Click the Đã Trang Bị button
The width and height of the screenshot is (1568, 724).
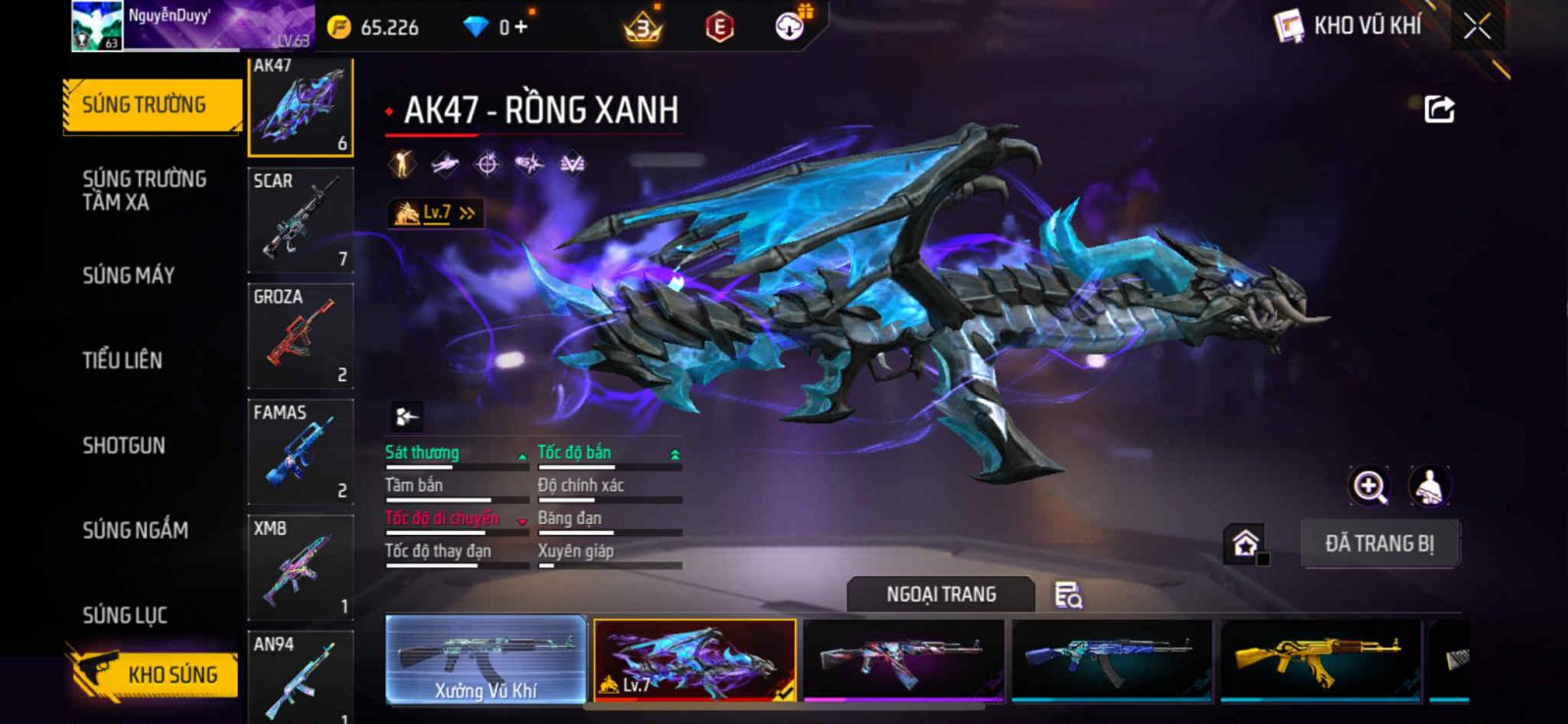tap(1379, 544)
